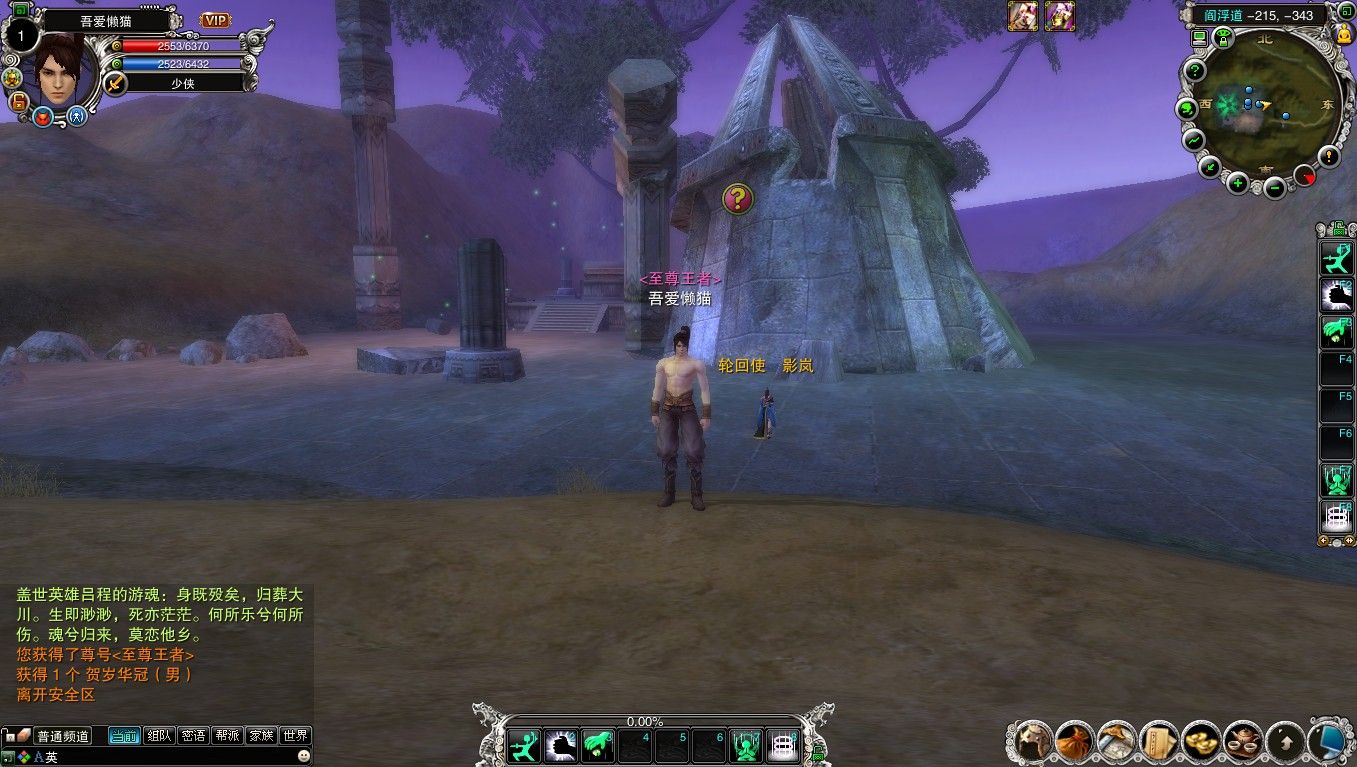
Task: Click the orange VIP badge
Action: click(x=215, y=20)
